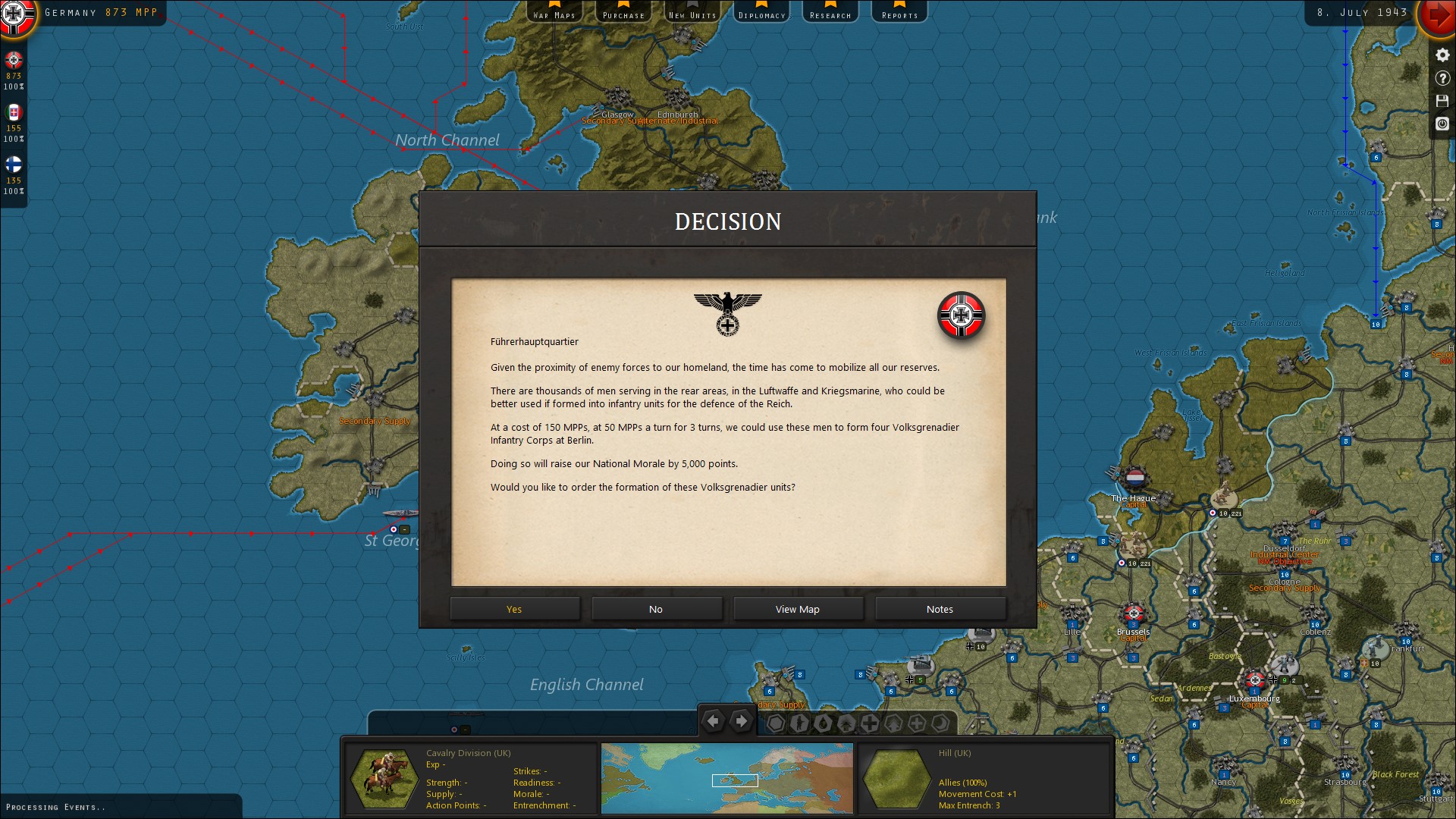Select the Italy flag in the side panel

click(14, 113)
